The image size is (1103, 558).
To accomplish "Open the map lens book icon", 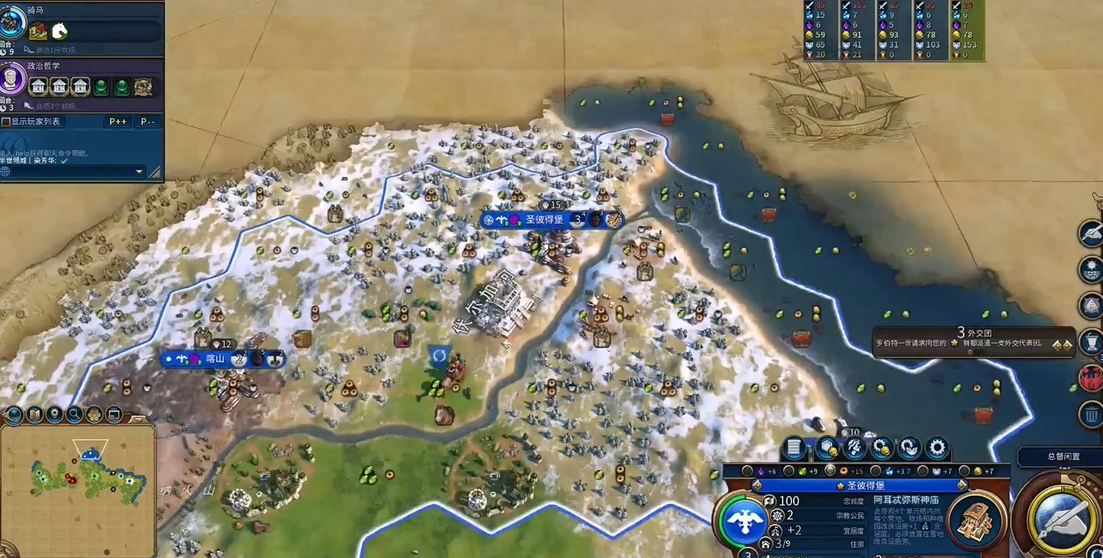I will tap(35, 414).
